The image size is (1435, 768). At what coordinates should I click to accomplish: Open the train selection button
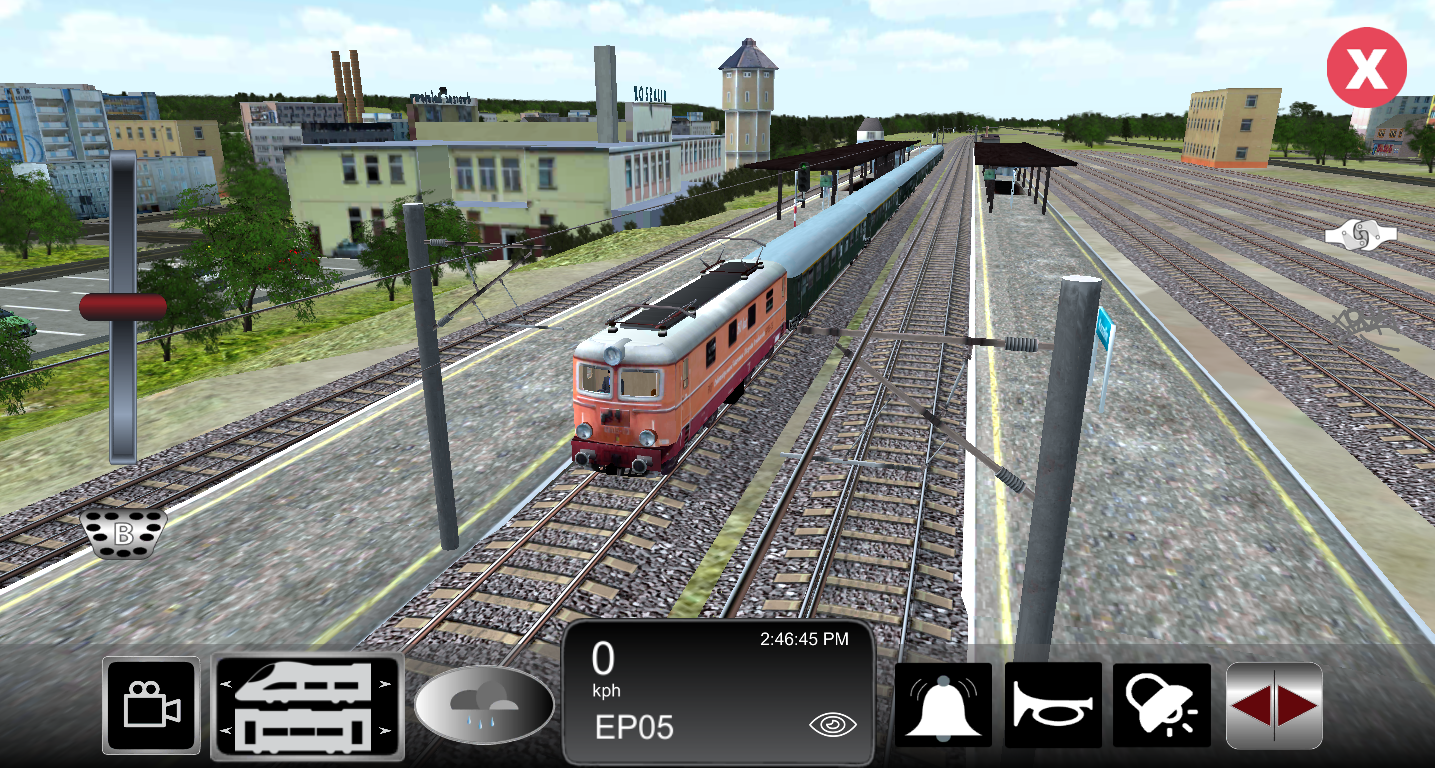point(307,706)
